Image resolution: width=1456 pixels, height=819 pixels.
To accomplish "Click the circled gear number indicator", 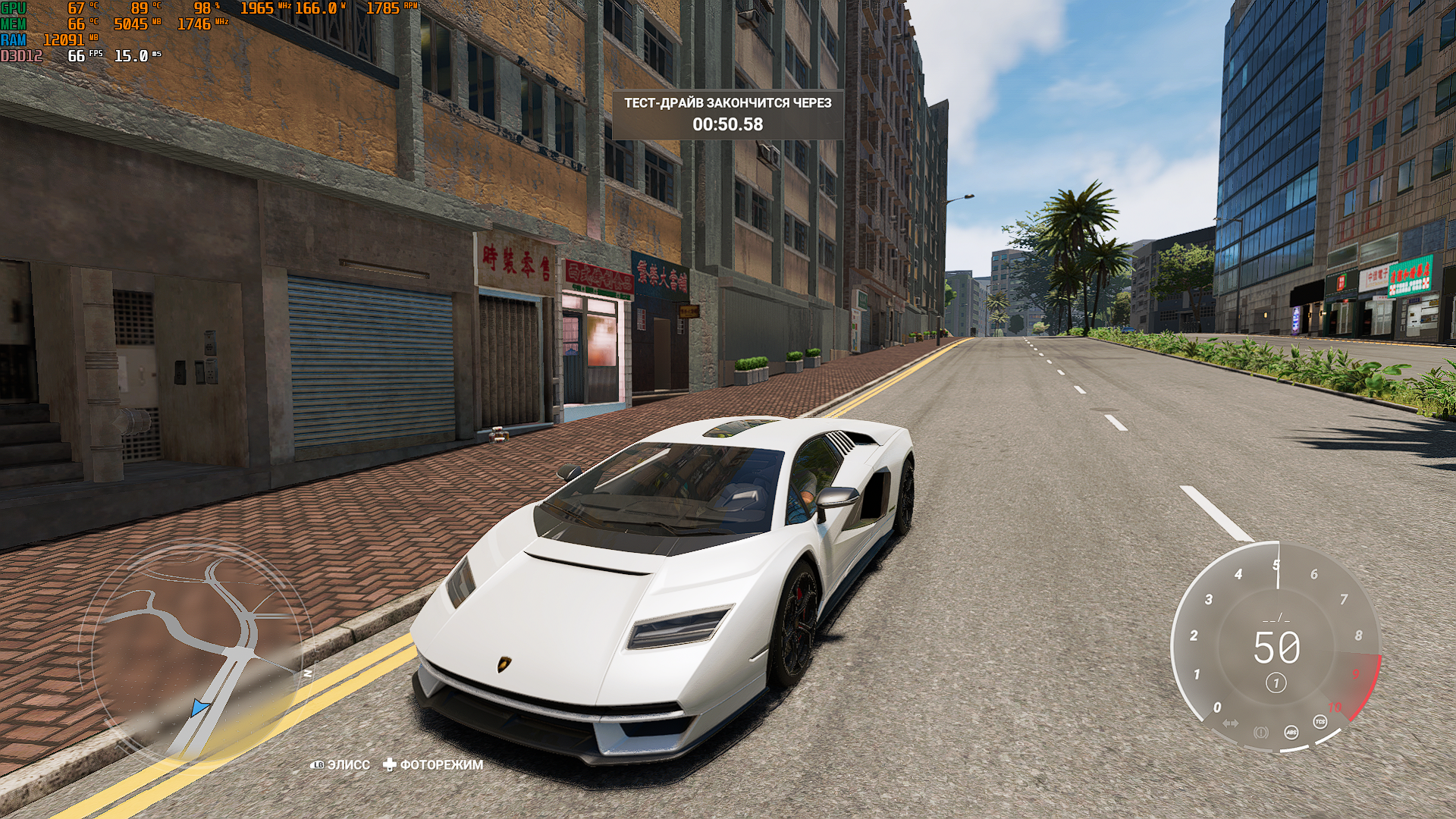I will click(x=1276, y=683).
